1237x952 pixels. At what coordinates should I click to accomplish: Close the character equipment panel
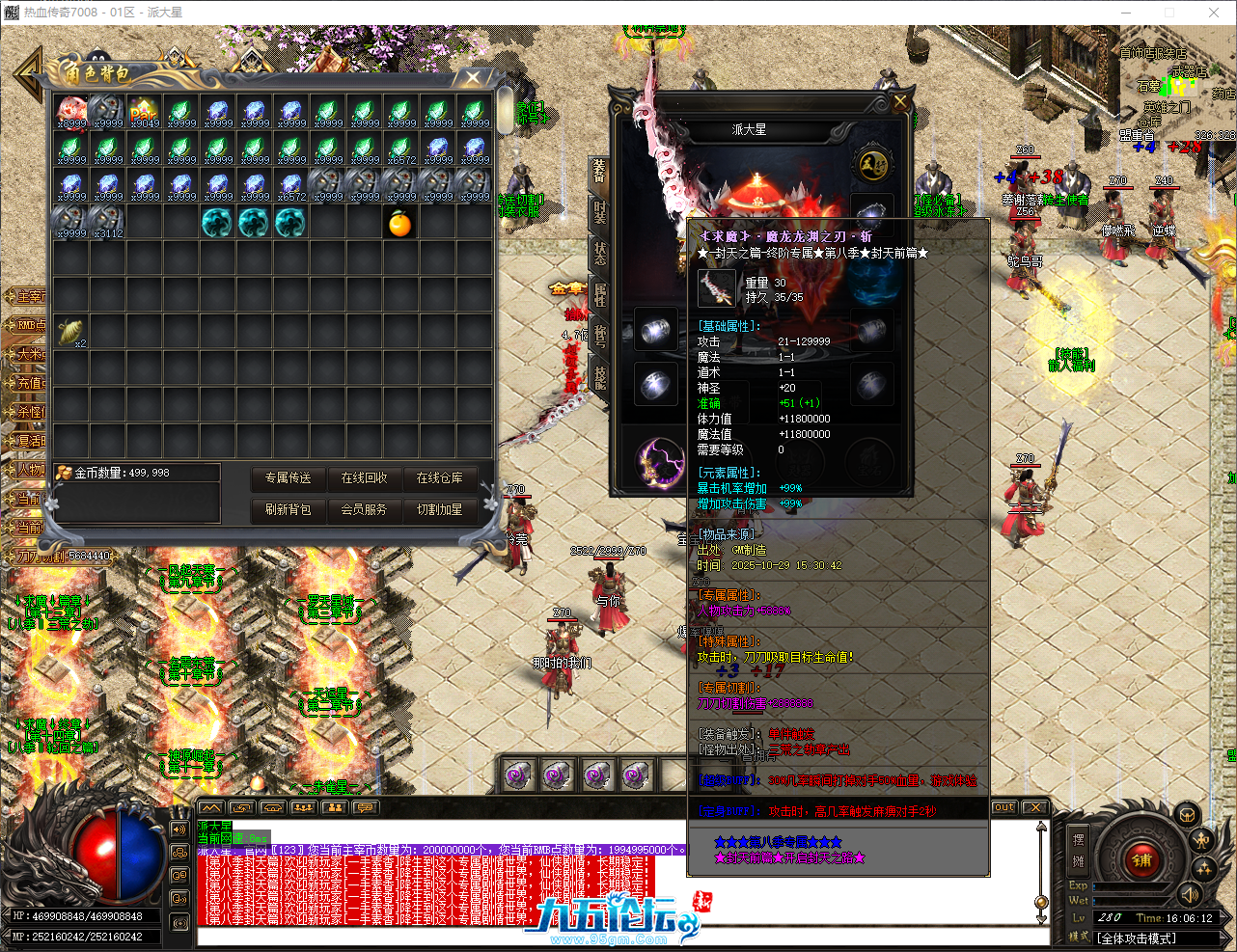coord(899,101)
